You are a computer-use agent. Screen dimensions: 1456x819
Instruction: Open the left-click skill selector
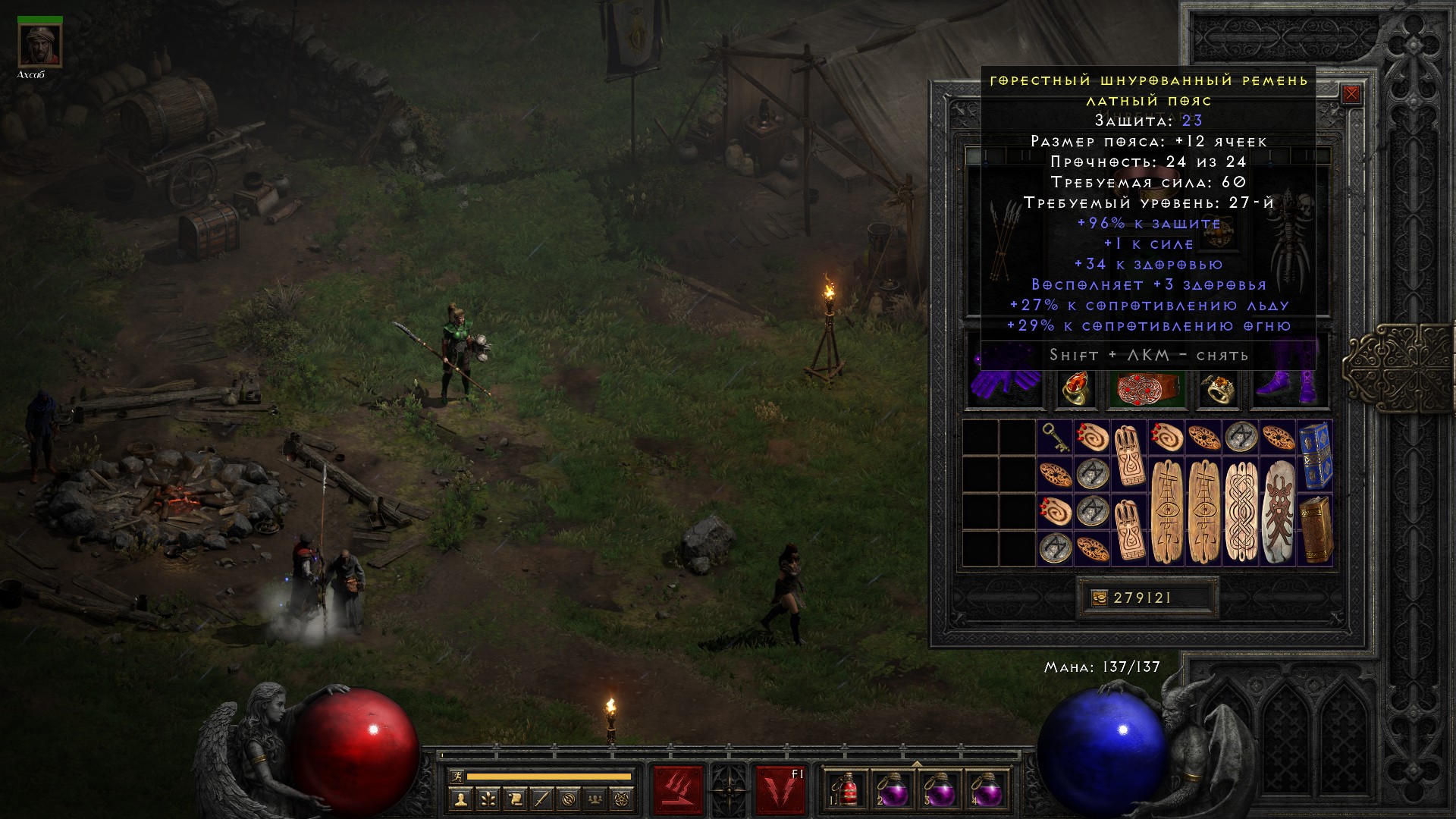coord(678,789)
